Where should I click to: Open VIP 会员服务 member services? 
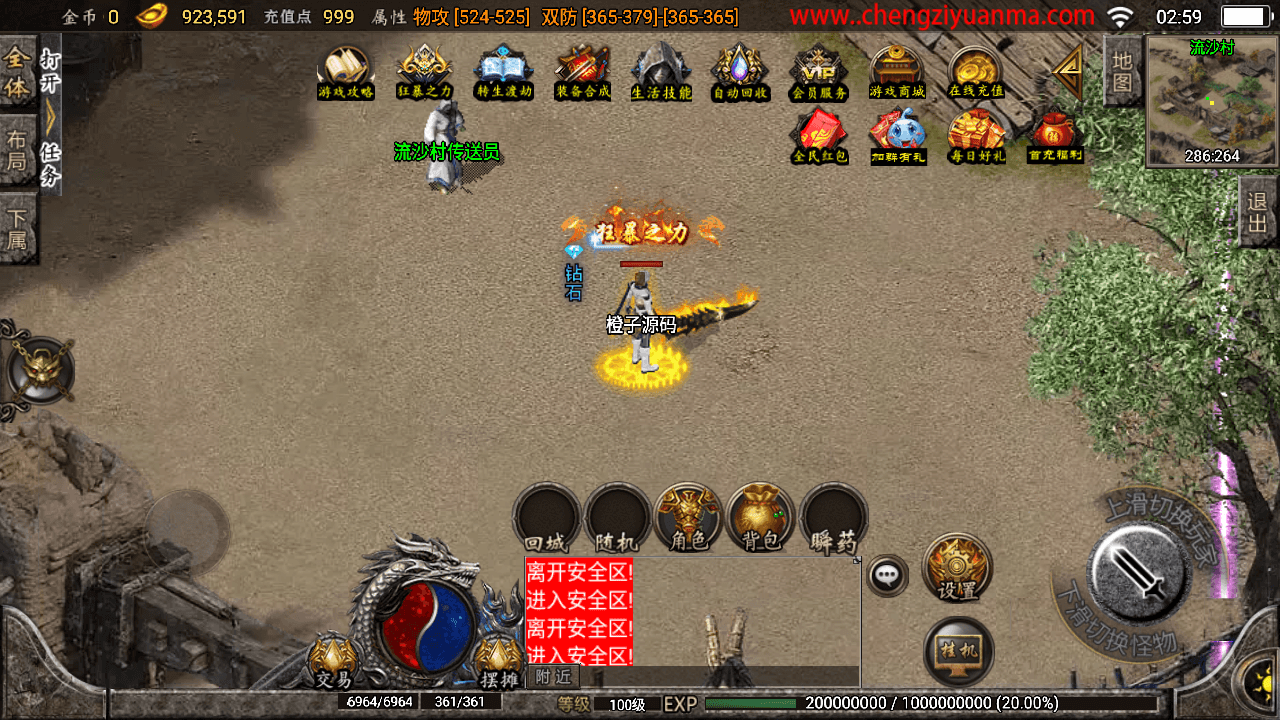(x=819, y=72)
